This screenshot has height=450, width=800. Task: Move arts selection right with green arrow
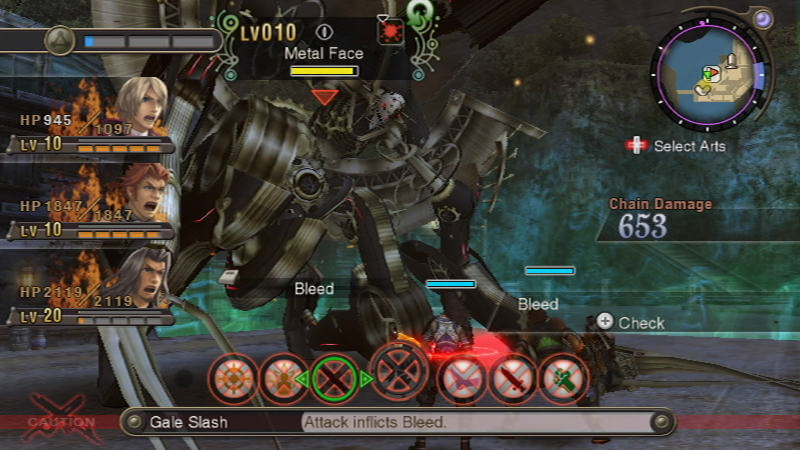tap(366, 379)
